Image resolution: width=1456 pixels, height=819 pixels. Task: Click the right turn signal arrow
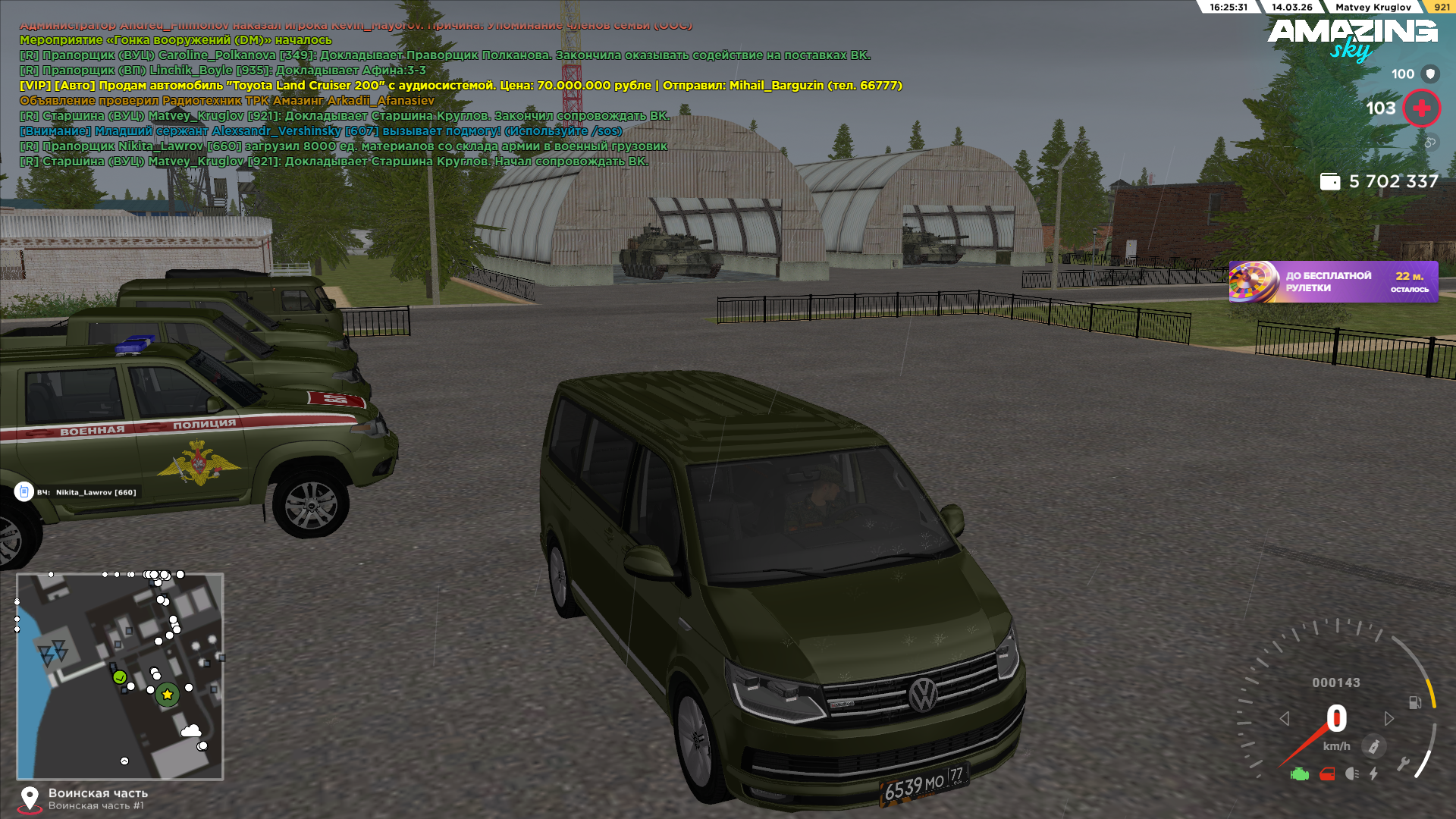pyautogui.click(x=1389, y=718)
